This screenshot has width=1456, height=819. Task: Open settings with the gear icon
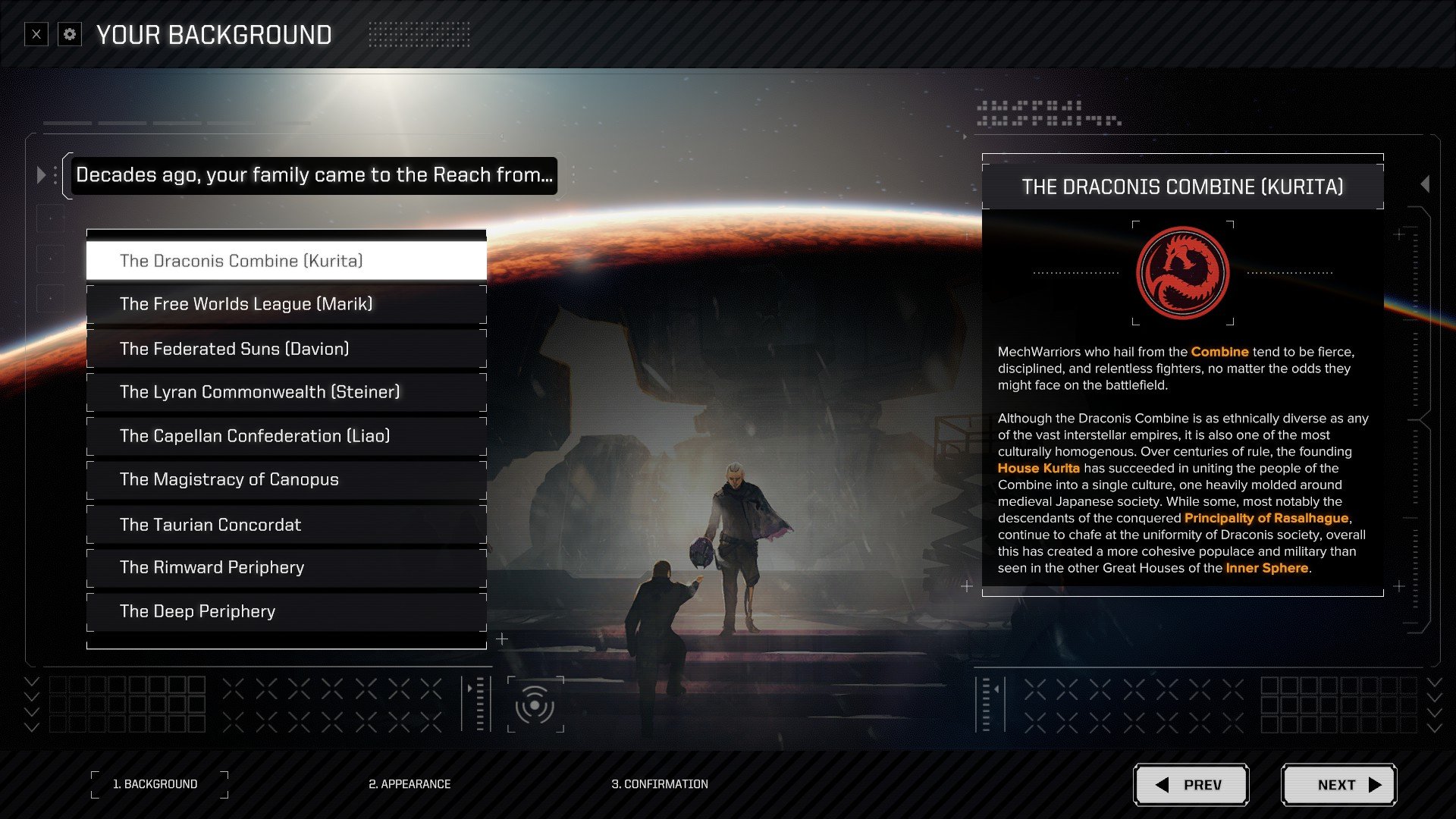[x=70, y=35]
